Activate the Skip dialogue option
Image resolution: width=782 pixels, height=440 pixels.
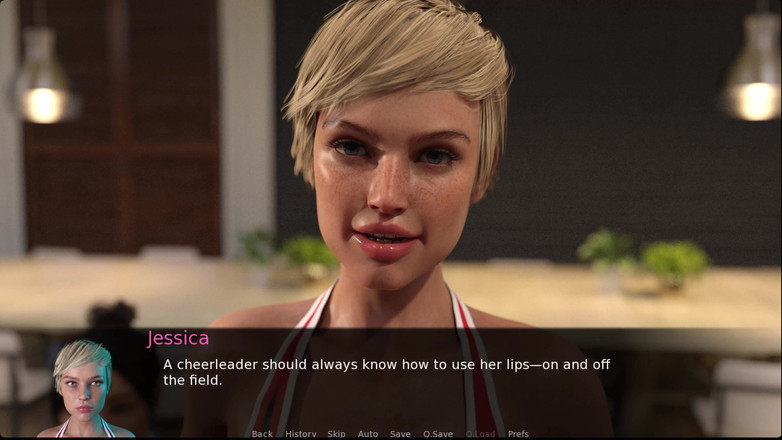336,434
